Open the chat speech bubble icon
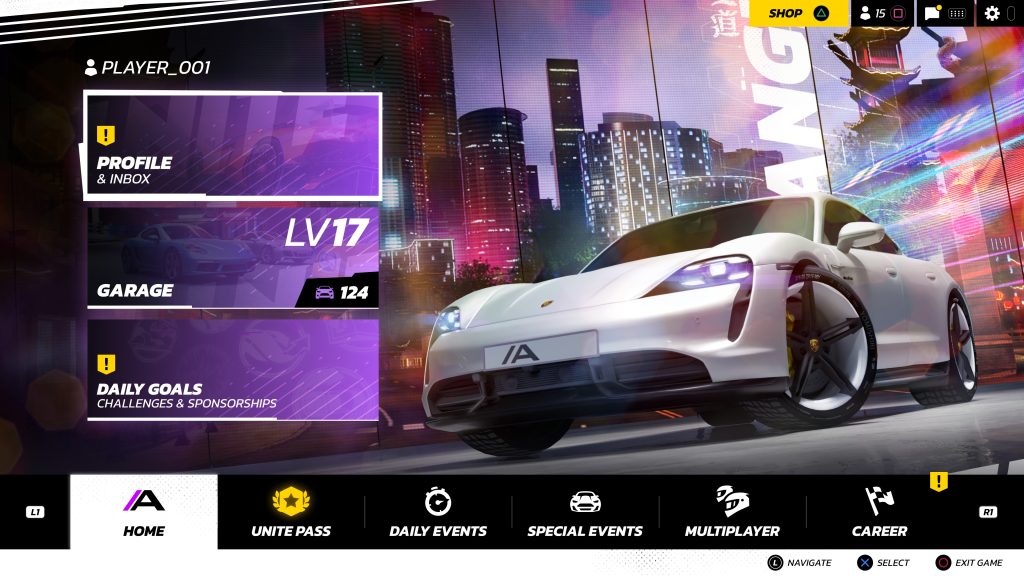The image size is (1024, 576). pyautogui.click(x=932, y=13)
